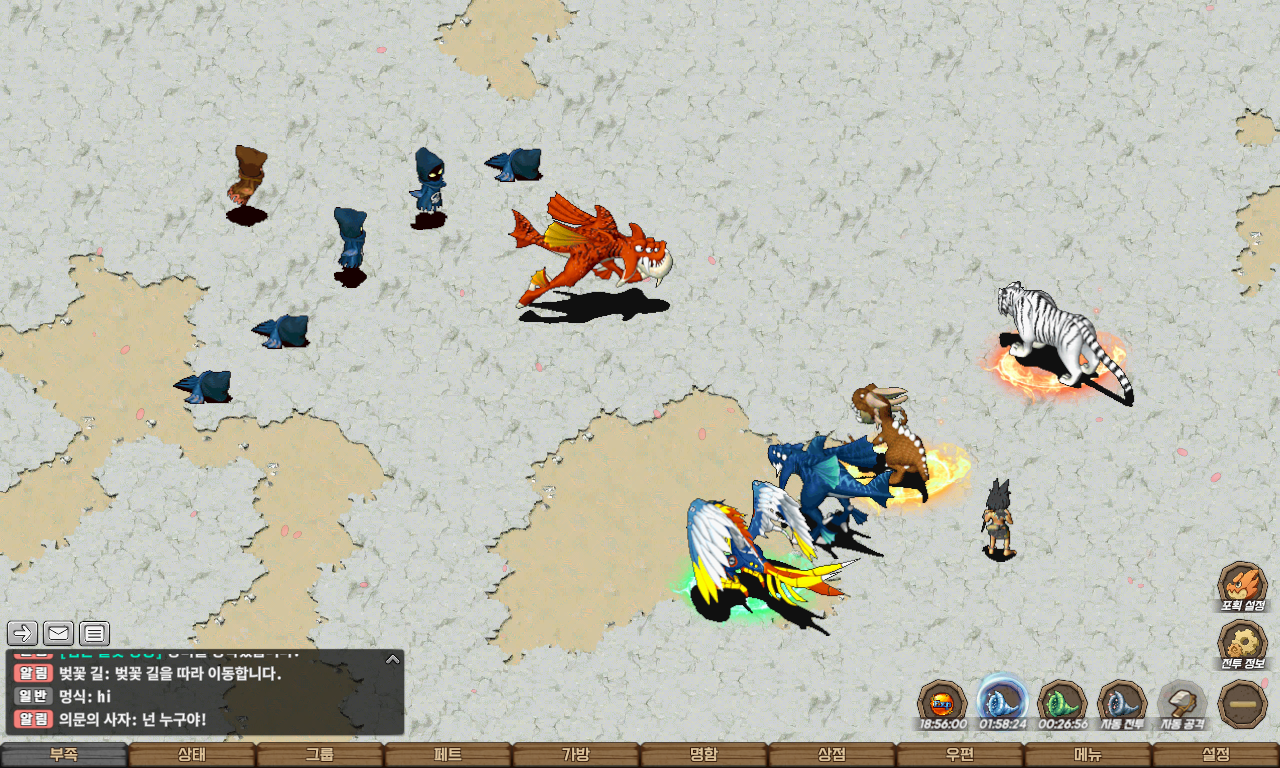Open the 그룹 (group) menu
Screen dimensions: 1280x768
point(320,755)
